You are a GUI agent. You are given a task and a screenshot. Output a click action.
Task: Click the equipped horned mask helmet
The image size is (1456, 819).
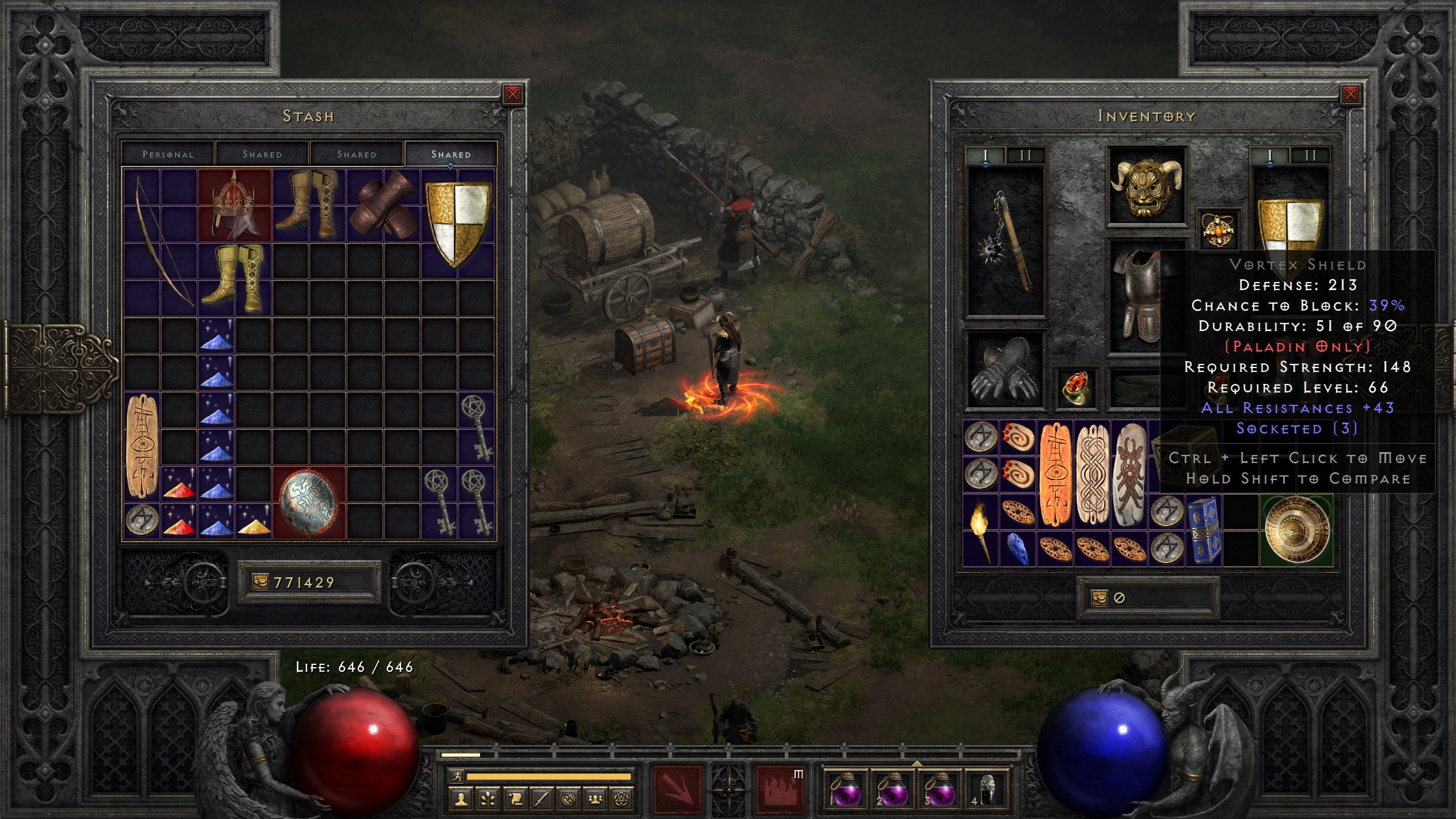[x=1146, y=186]
